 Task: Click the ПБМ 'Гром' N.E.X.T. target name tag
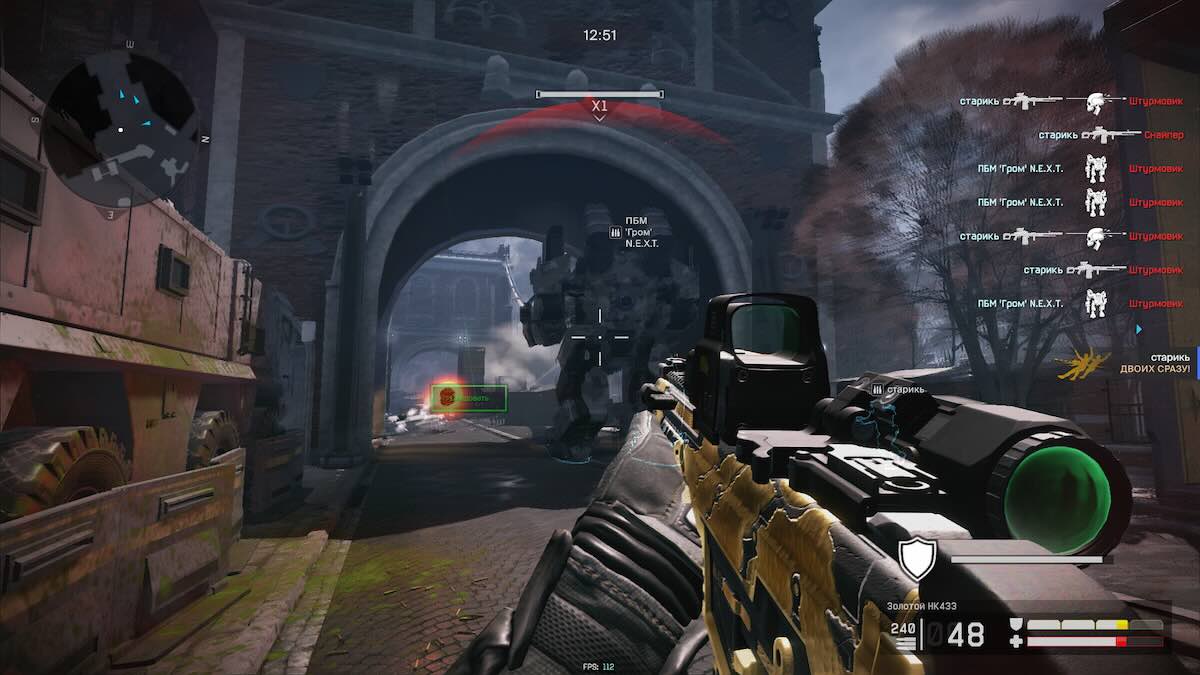tap(639, 232)
